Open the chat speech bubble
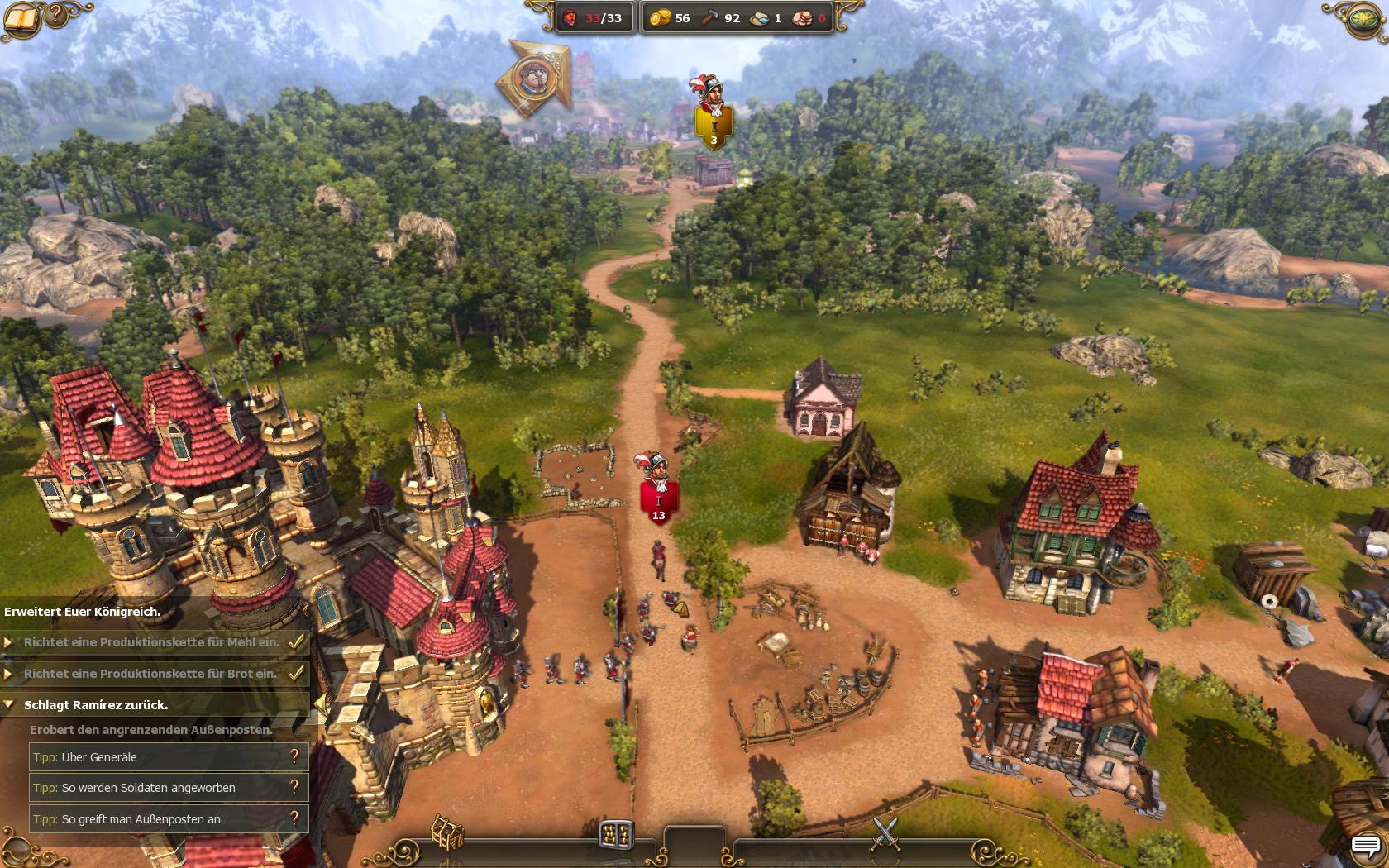 coord(1365,847)
